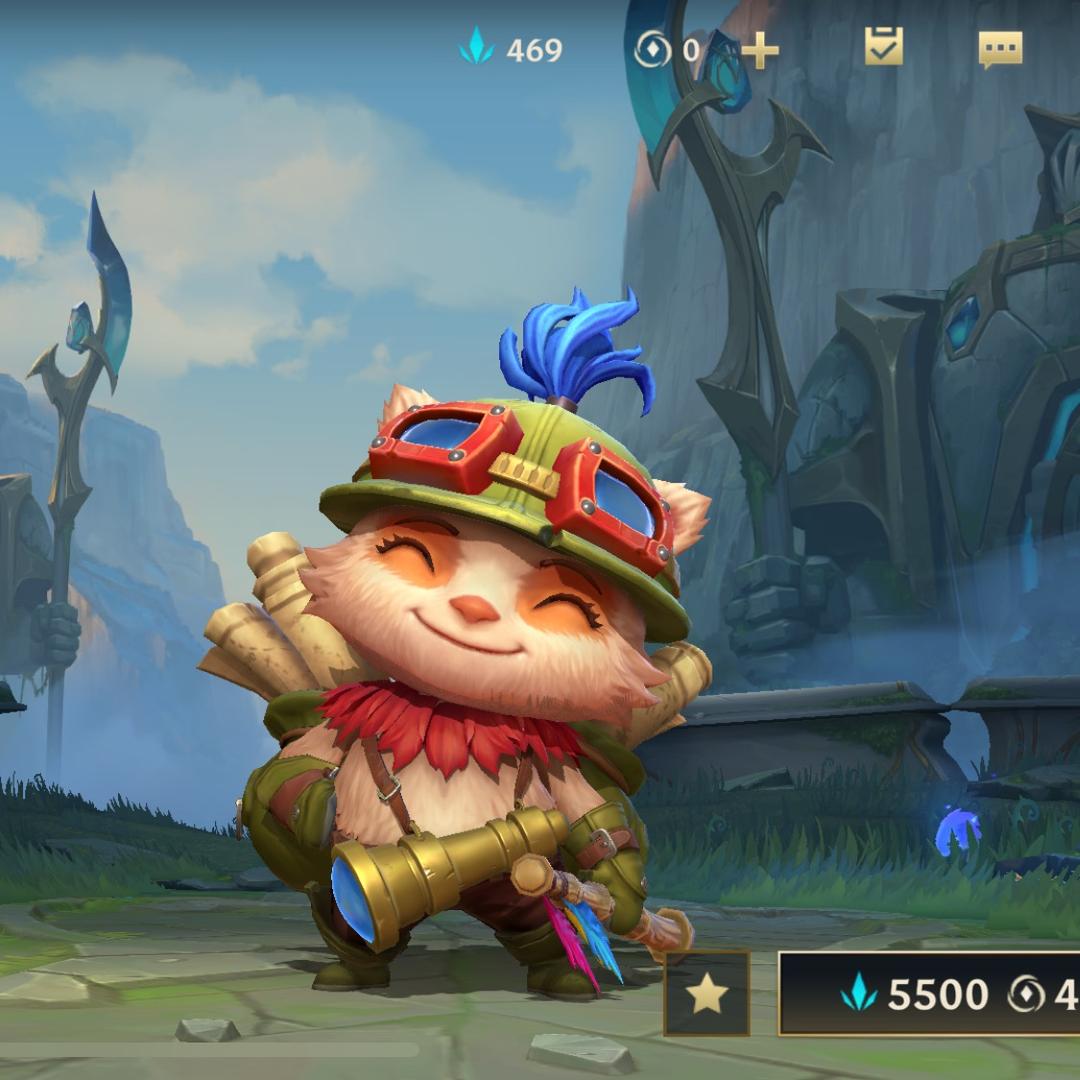Open the chat speech bubble icon

pyautogui.click(x=1000, y=48)
